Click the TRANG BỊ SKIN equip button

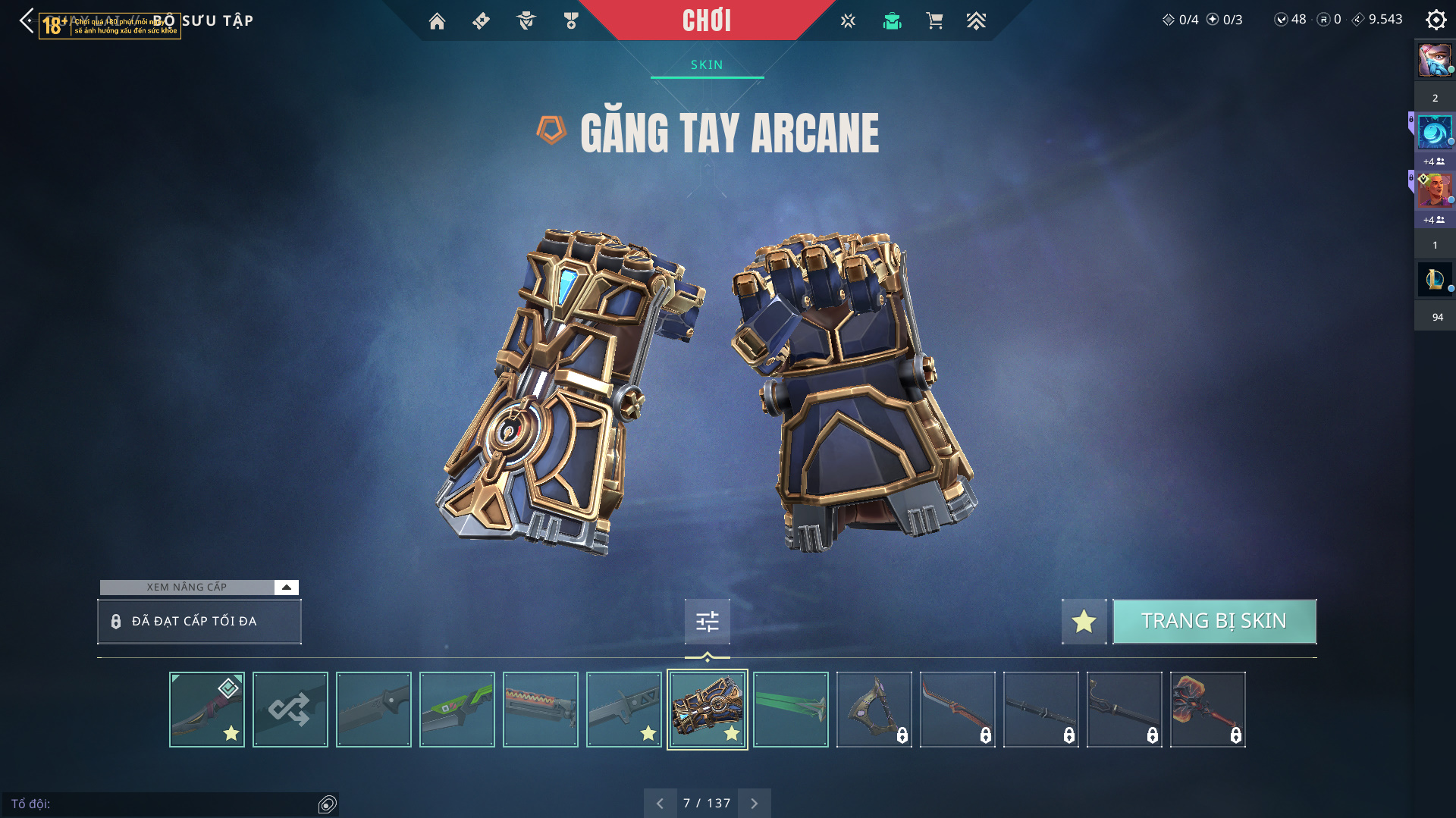pyautogui.click(x=1214, y=622)
